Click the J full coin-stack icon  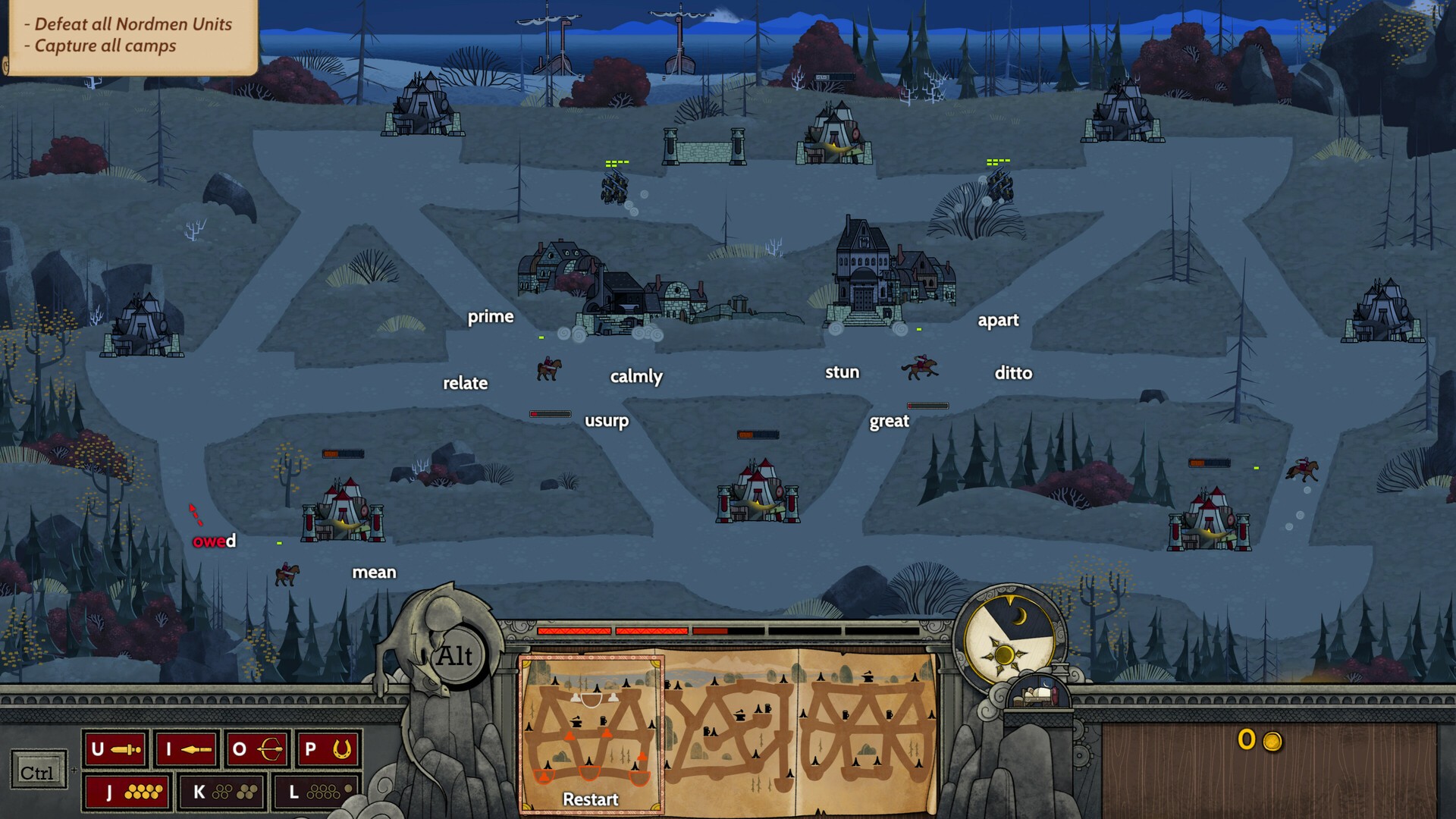click(x=125, y=791)
